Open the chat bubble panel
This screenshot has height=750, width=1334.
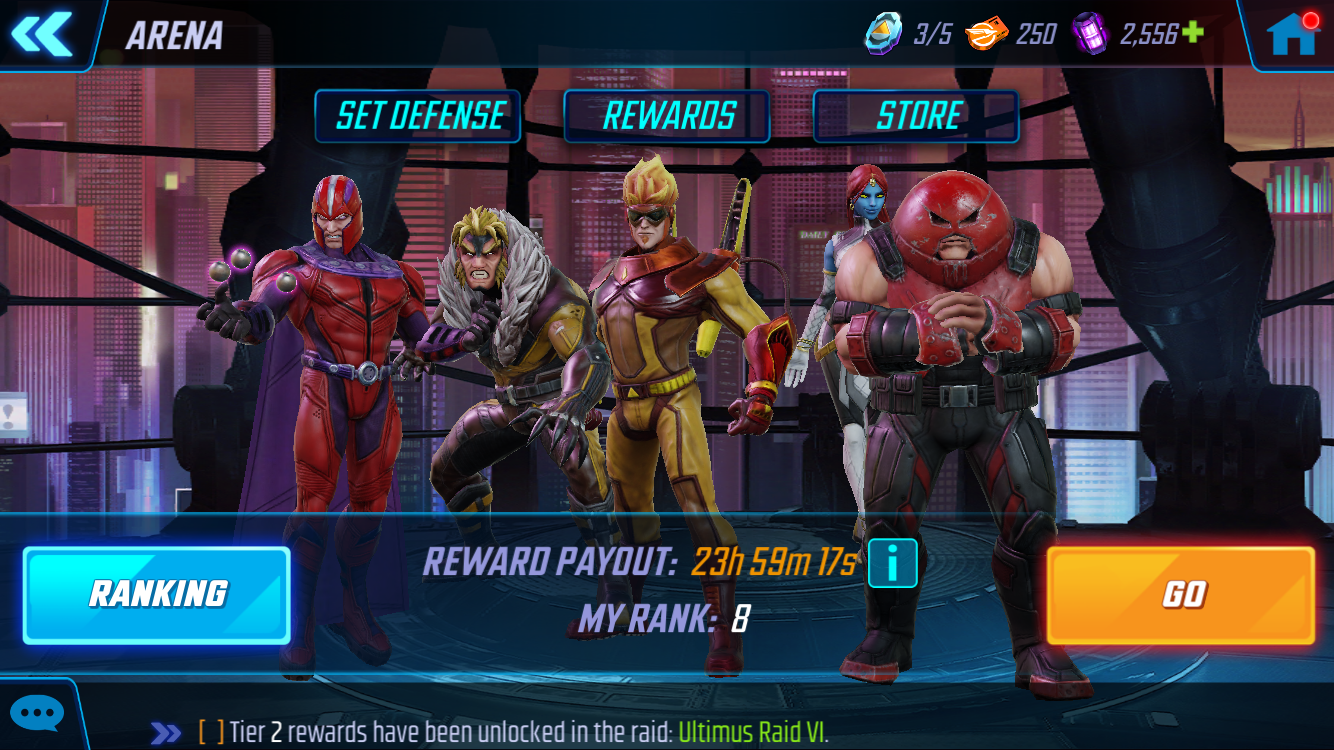(38, 714)
